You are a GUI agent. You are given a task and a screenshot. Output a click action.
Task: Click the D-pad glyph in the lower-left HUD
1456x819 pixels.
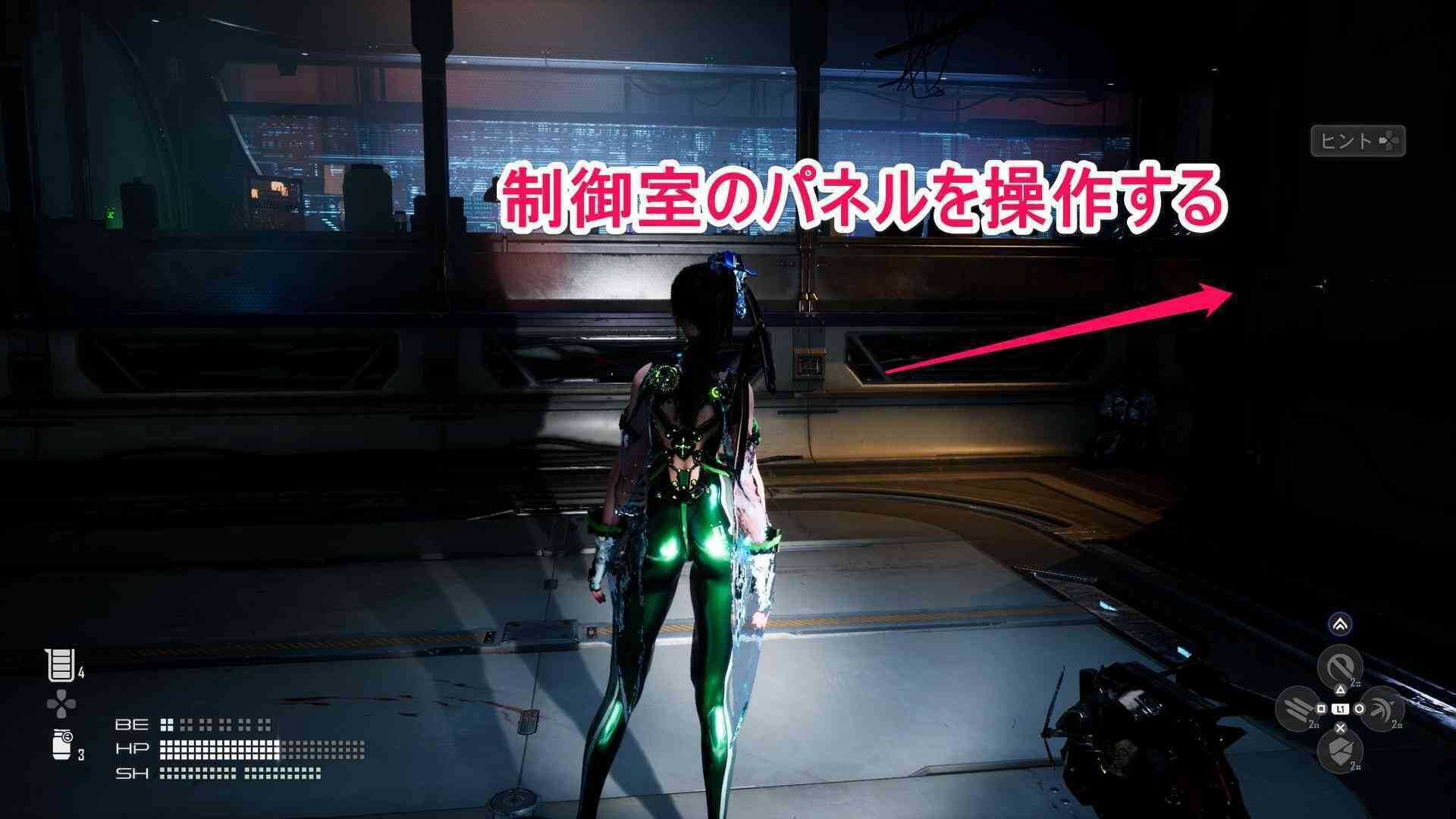(61, 704)
